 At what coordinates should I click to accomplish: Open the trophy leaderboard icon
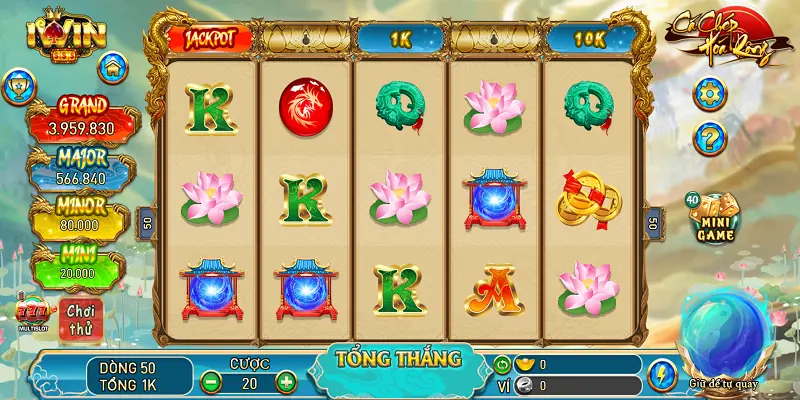(x=20, y=88)
